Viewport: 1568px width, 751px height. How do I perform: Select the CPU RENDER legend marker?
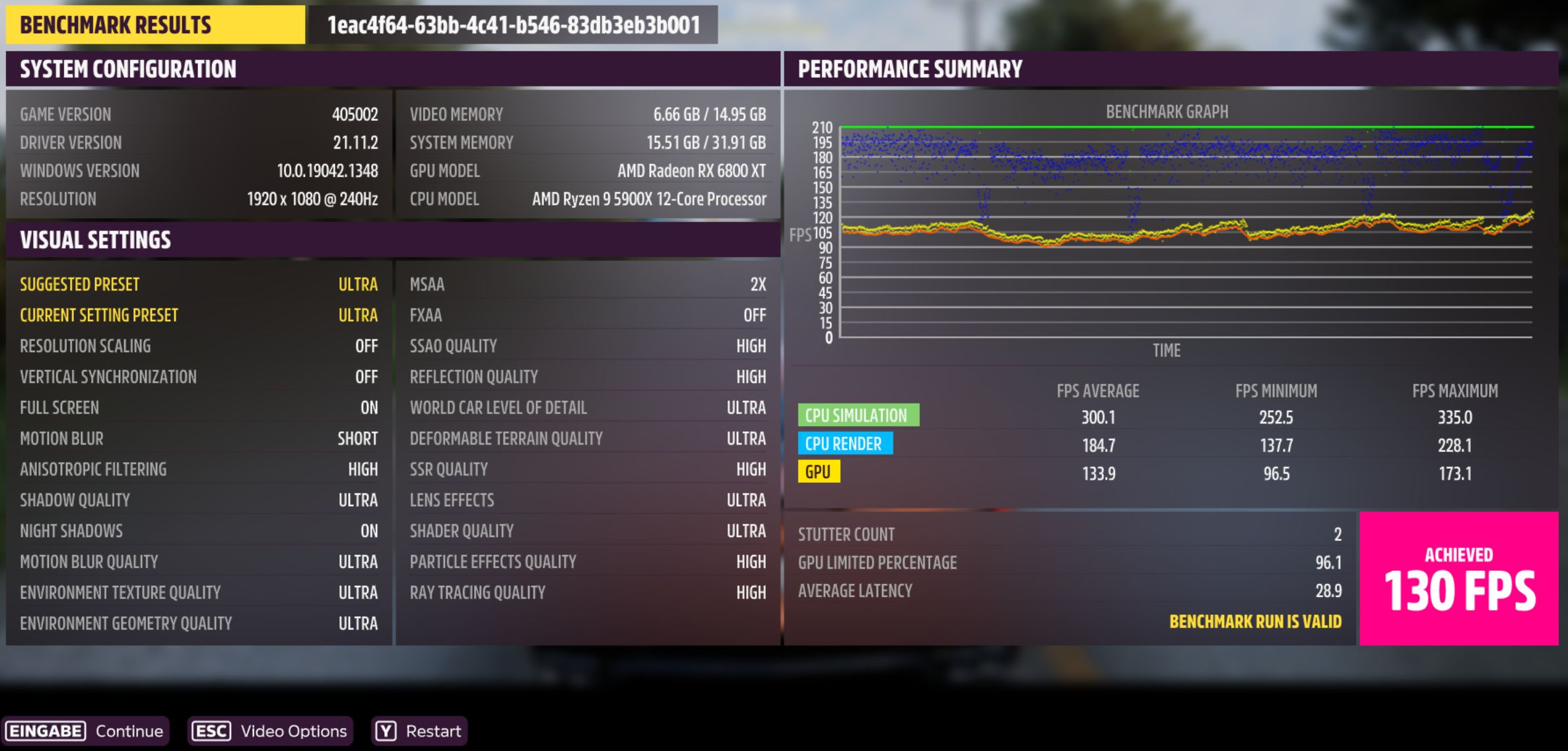click(x=845, y=444)
